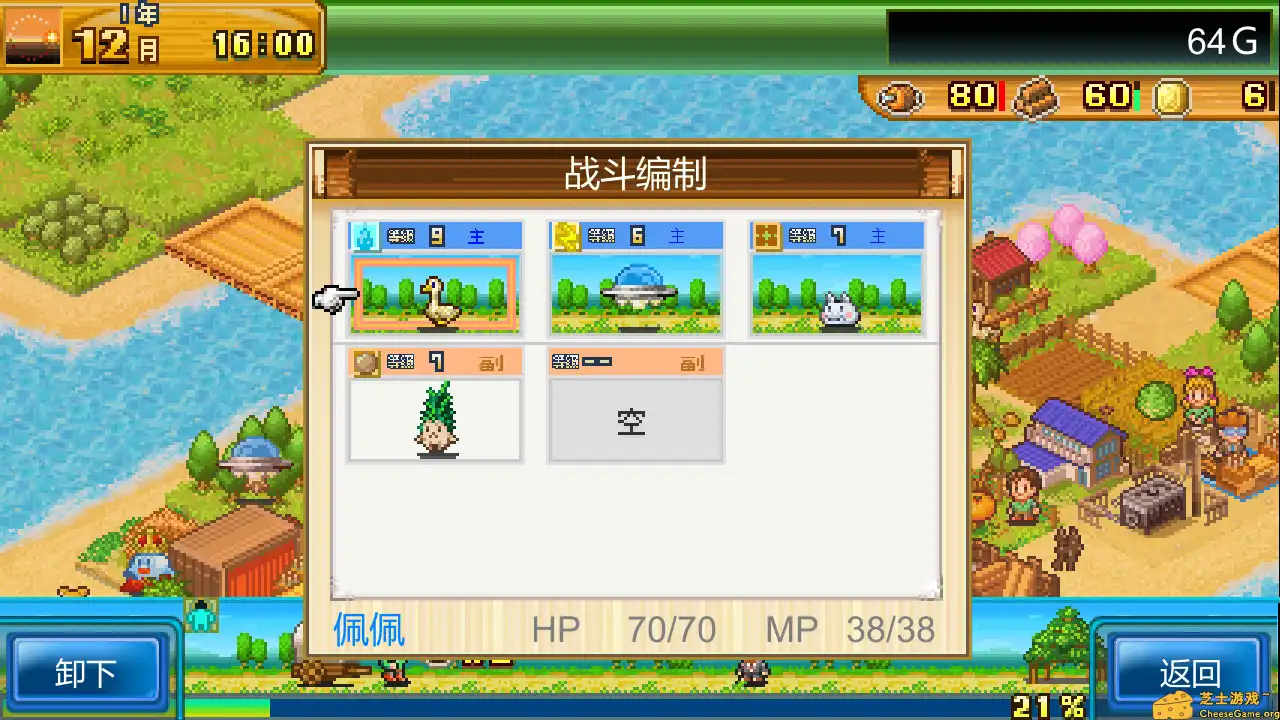1280x720 pixels.
Task: Select the duck as main battler
Action: coord(435,294)
